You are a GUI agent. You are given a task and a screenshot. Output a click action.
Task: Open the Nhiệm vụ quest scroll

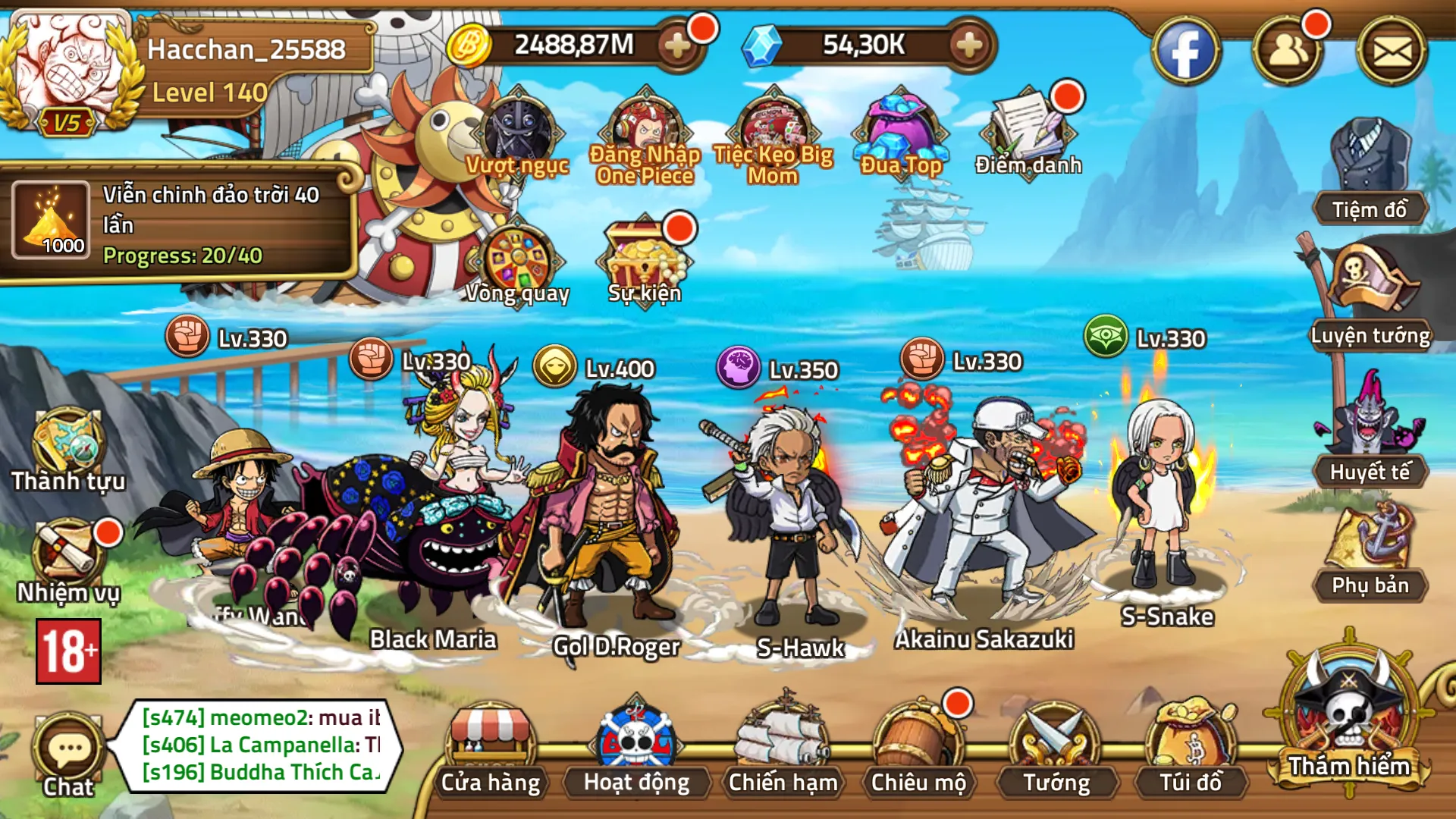[x=68, y=557]
